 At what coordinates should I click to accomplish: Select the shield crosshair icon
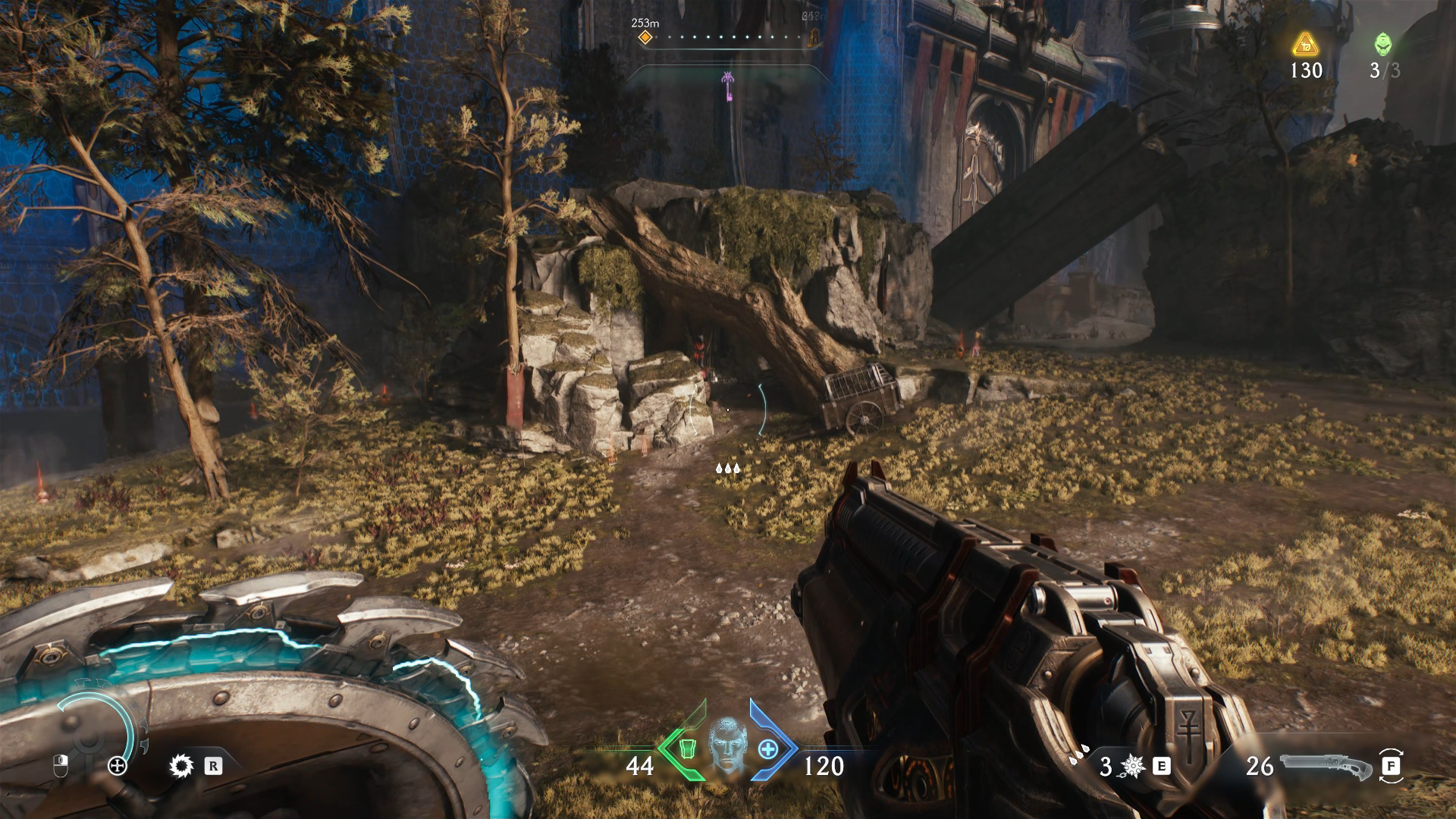coord(118,766)
